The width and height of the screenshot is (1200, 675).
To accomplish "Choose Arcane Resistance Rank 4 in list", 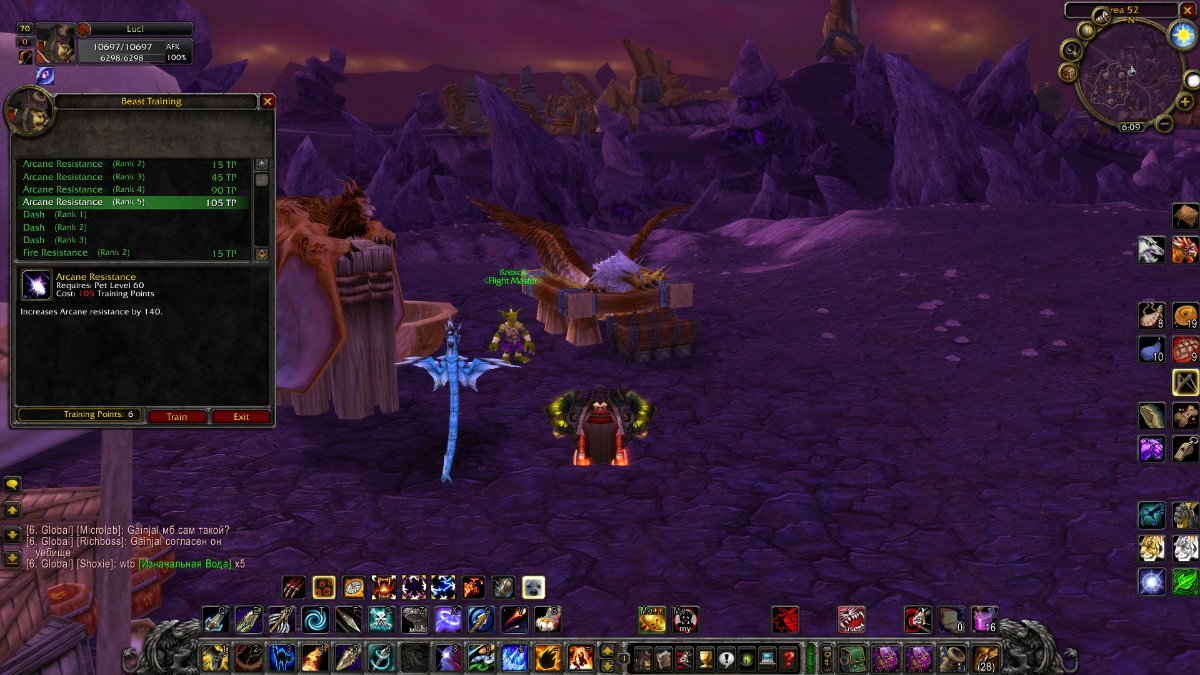I will (130, 190).
